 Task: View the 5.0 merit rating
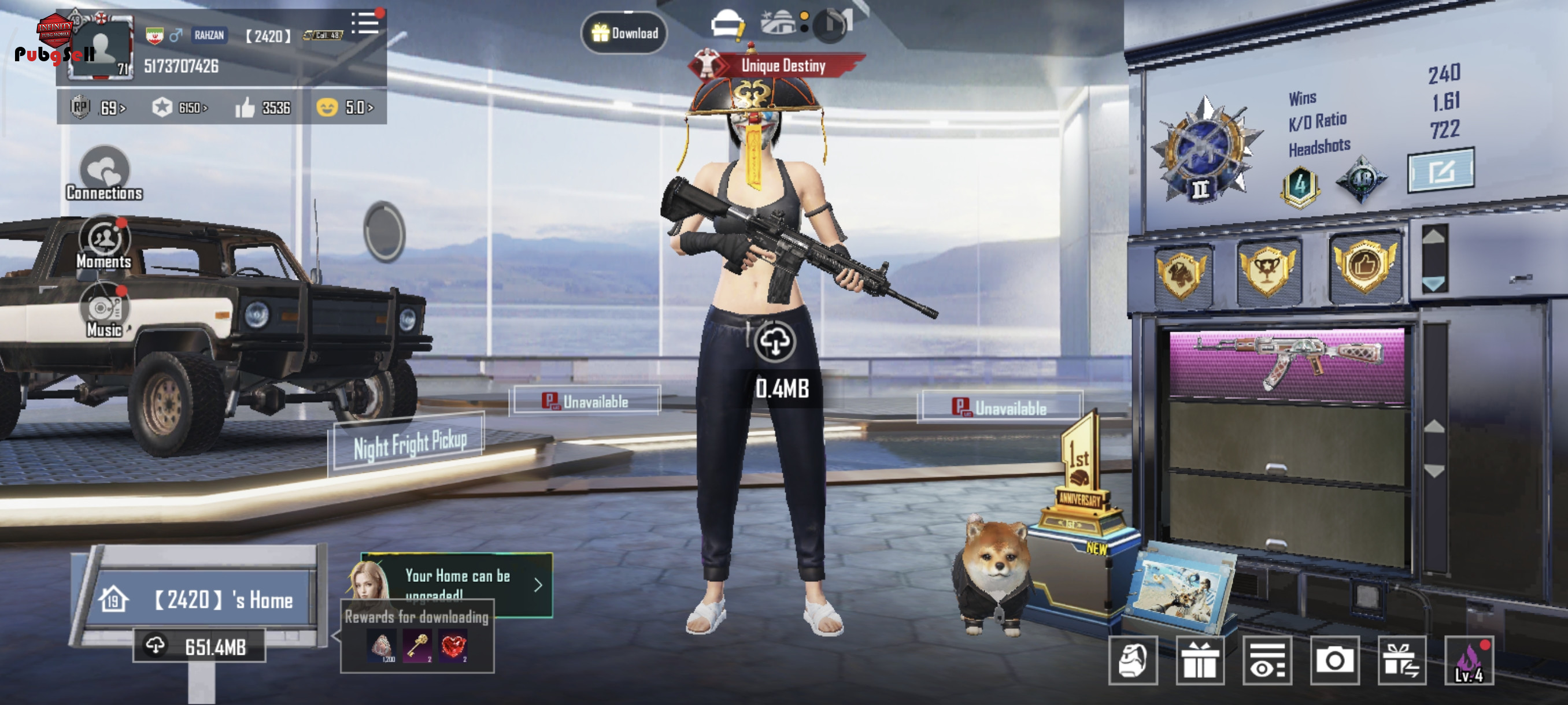[x=345, y=107]
